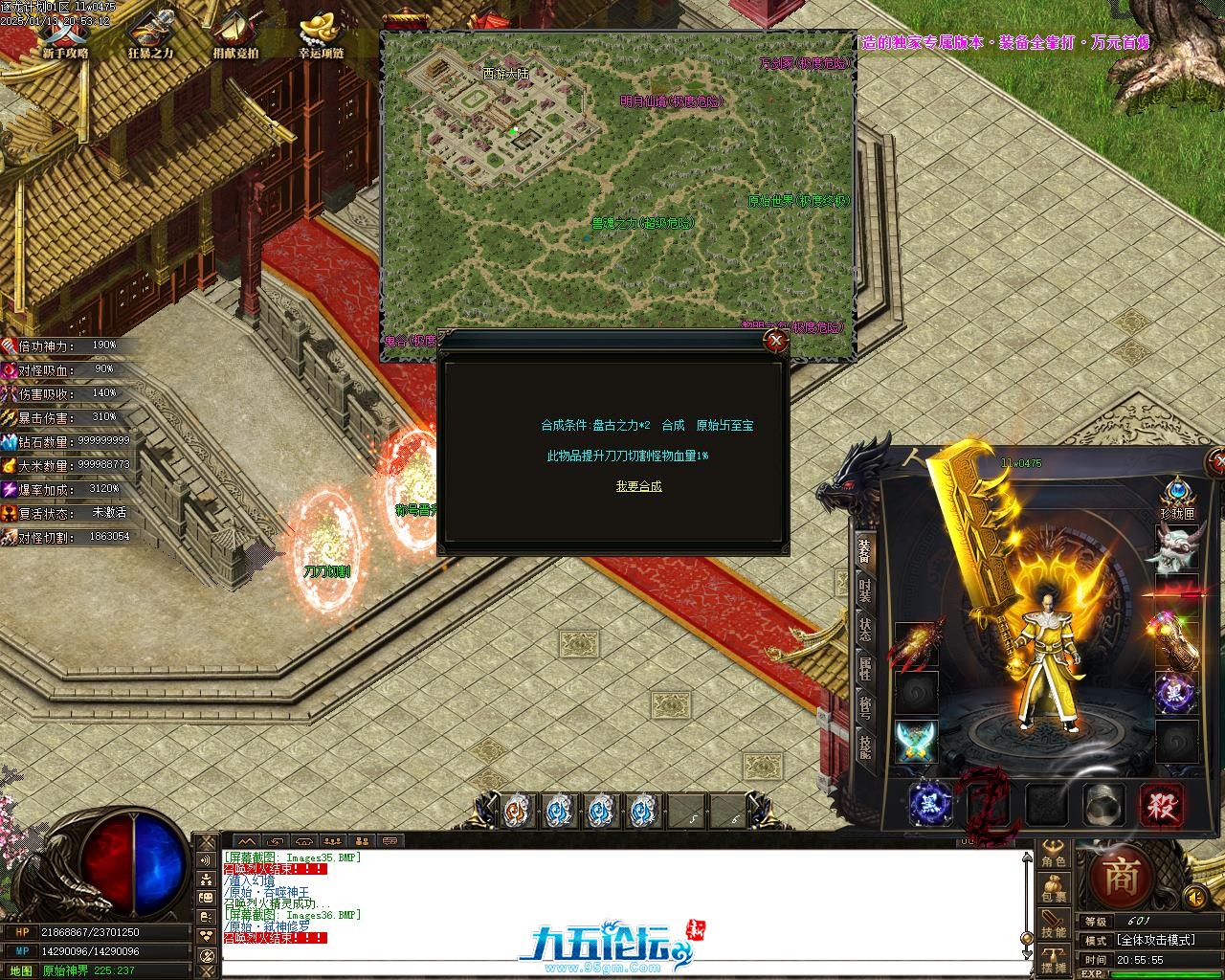Open the 幸运项链 lucky necklace icon

(x=321, y=34)
